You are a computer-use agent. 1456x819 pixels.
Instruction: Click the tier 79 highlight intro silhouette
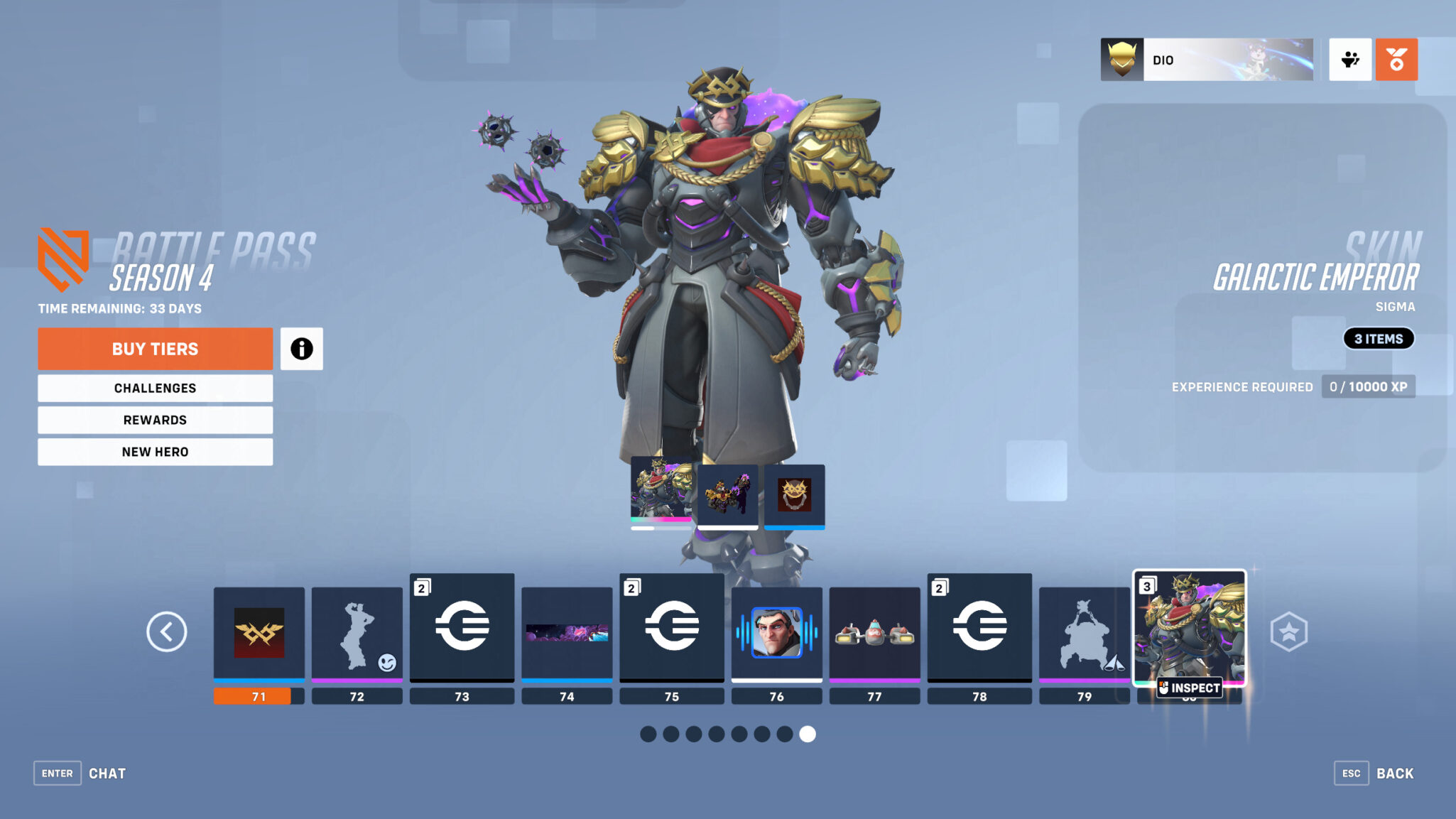pyautogui.click(x=1085, y=632)
